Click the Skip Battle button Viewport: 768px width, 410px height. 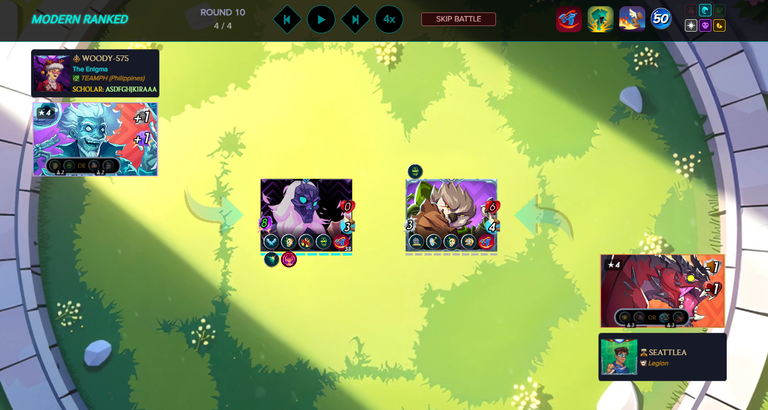pos(458,19)
